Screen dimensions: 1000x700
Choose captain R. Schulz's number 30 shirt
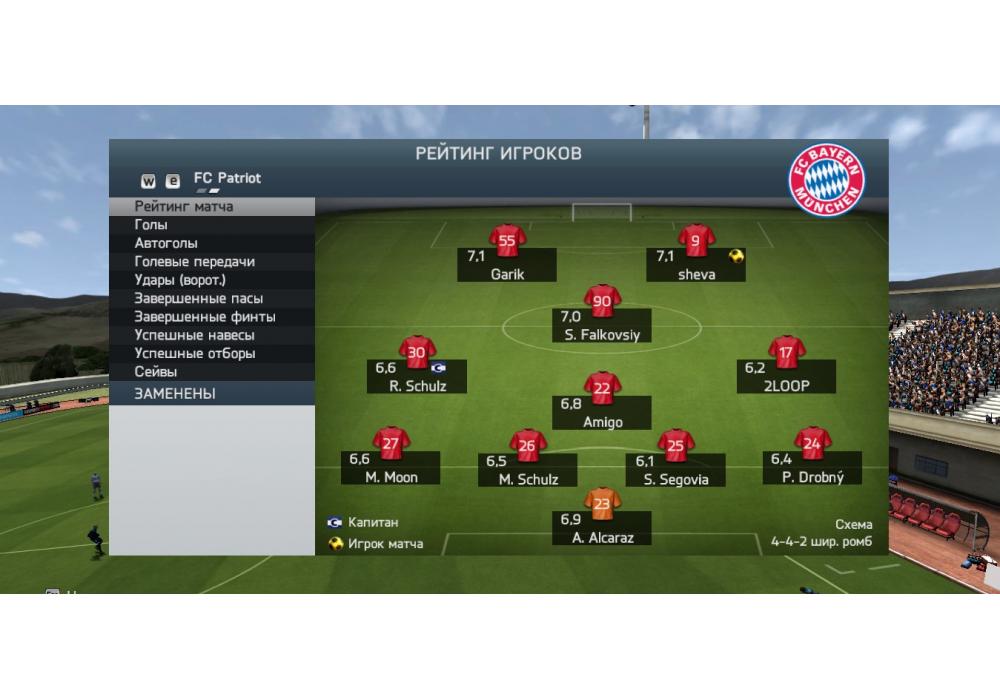point(417,352)
